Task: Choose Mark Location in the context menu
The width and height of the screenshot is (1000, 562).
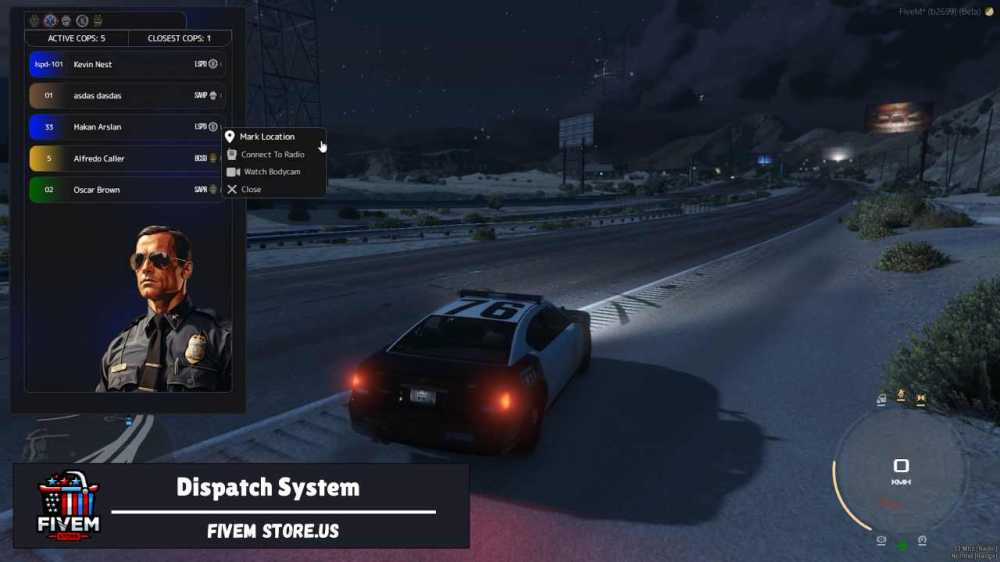Action: click(267, 137)
